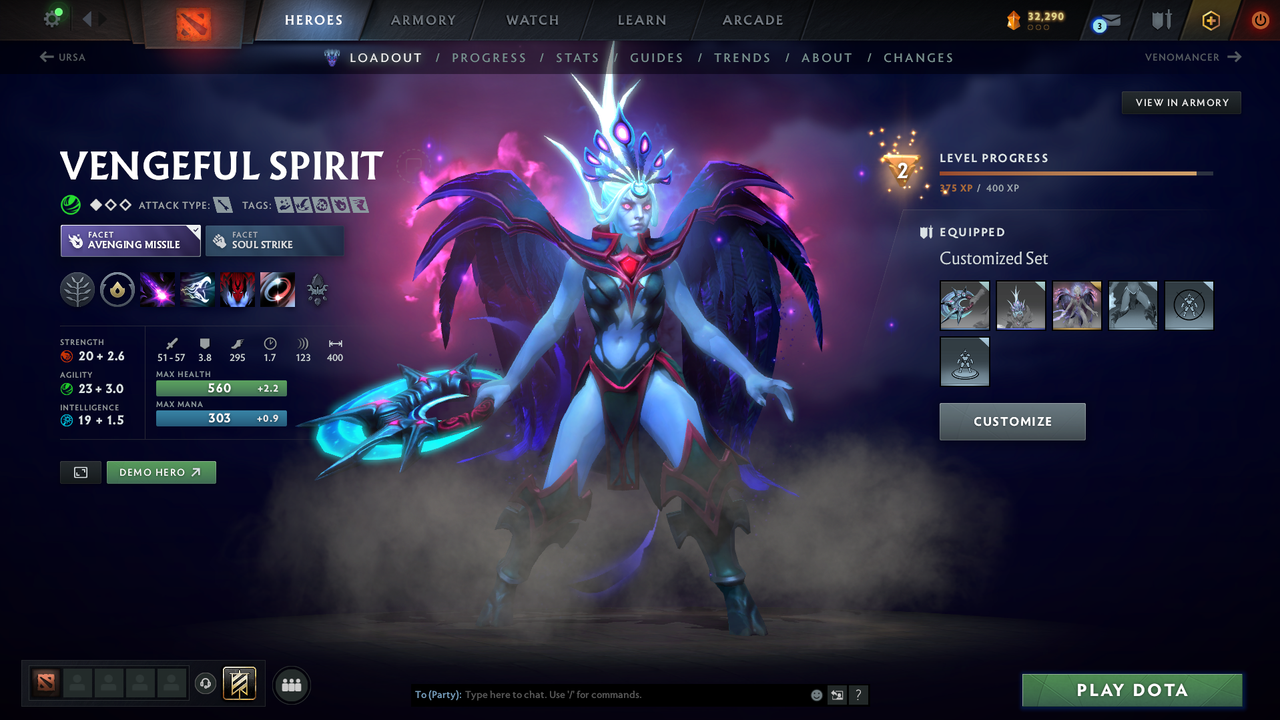This screenshot has height=720, width=1280.
Task: Click the gold Dota Plus hexagon icon
Action: click(1210, 19)
